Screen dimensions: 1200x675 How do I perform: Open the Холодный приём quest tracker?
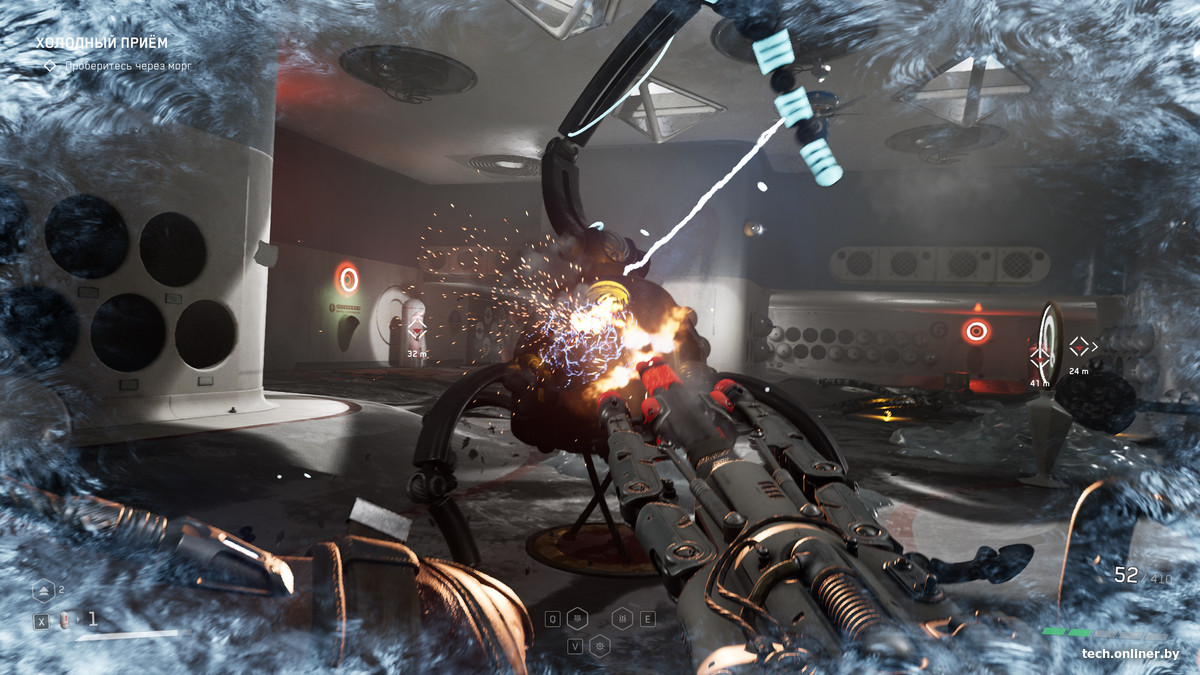102,43
